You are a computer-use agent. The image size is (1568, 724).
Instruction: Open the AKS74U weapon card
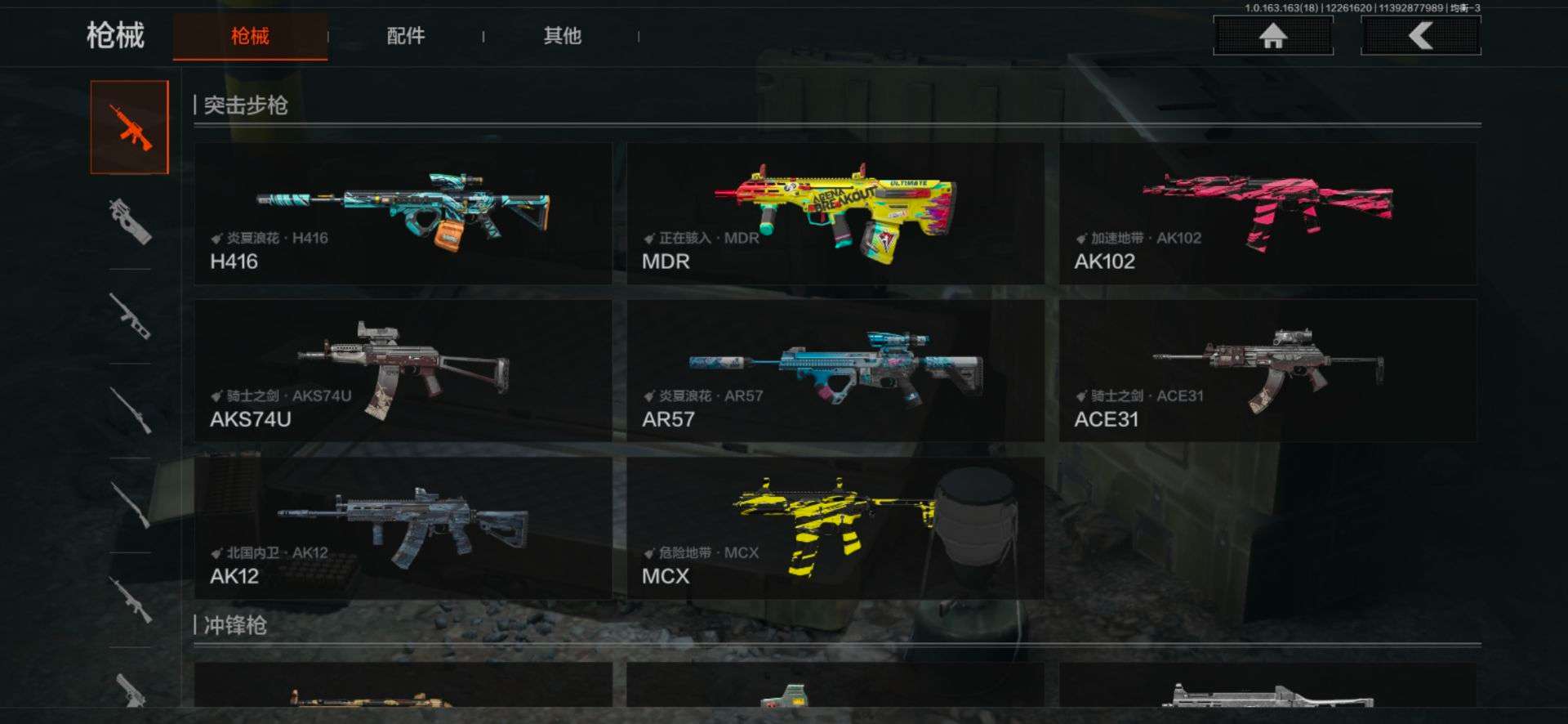click(x=403, y=371)
